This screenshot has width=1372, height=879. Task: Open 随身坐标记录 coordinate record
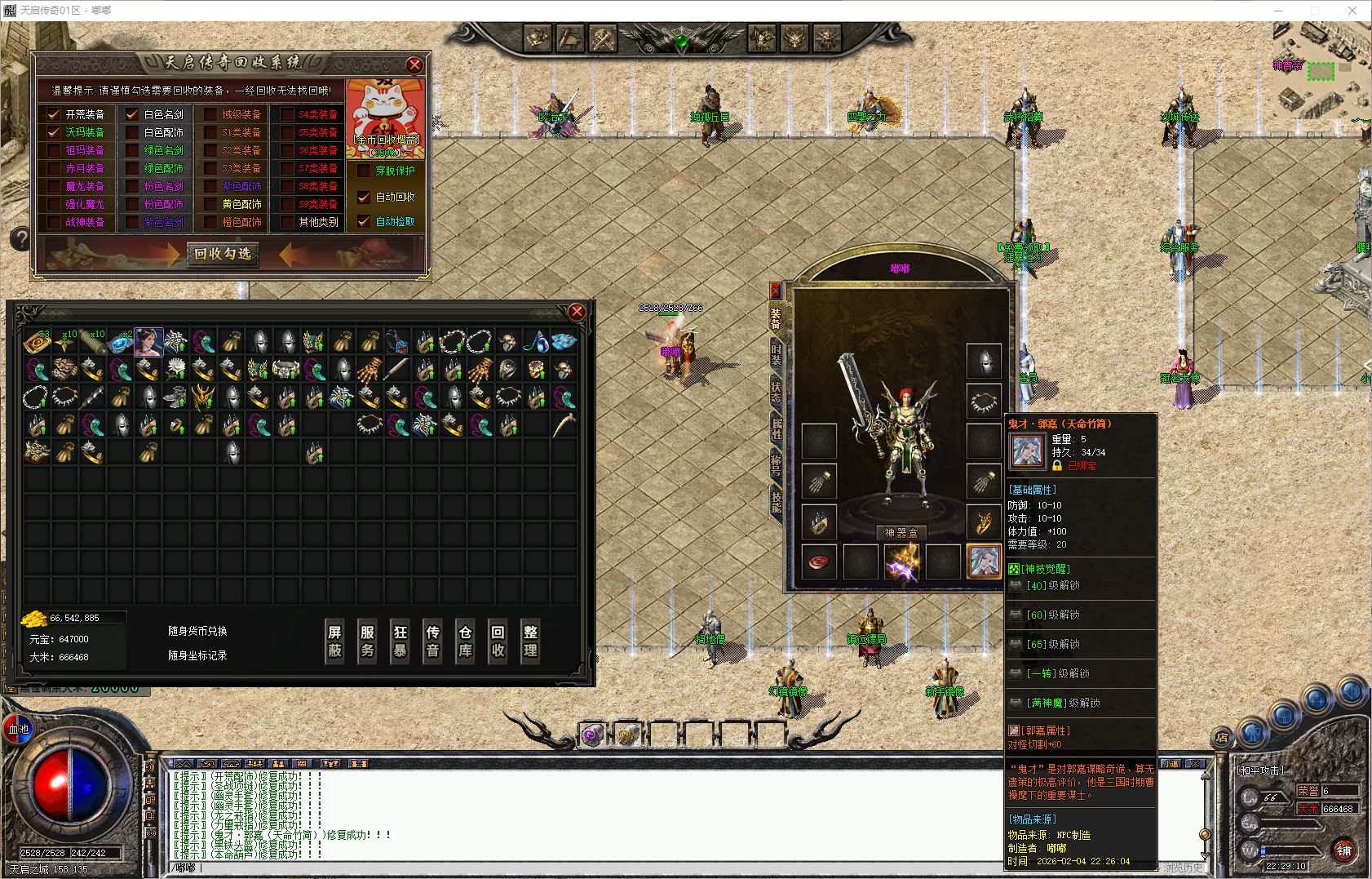pos(197,655)
